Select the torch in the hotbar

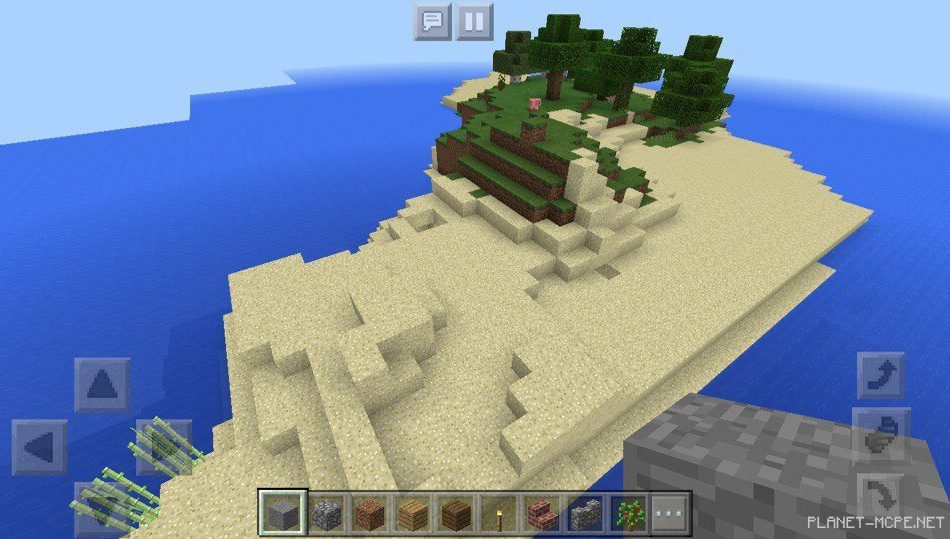[497, 514]
